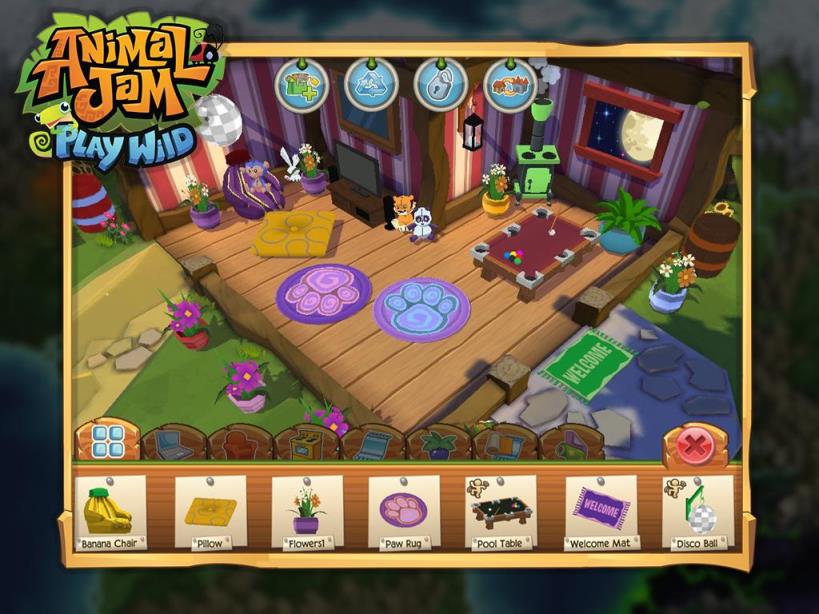Open the switch dens icon
Screen dimensions: 819x614
(x=509, y=85)
